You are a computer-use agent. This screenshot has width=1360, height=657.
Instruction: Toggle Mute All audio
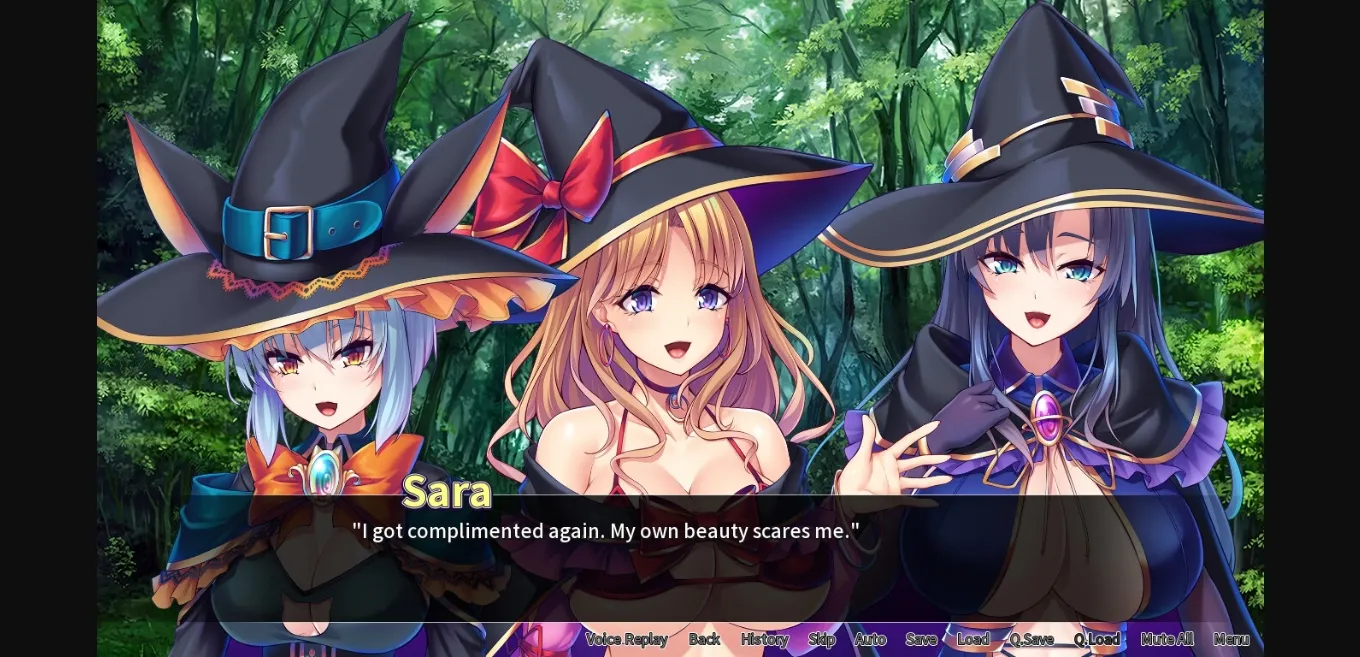[1167, 639]
